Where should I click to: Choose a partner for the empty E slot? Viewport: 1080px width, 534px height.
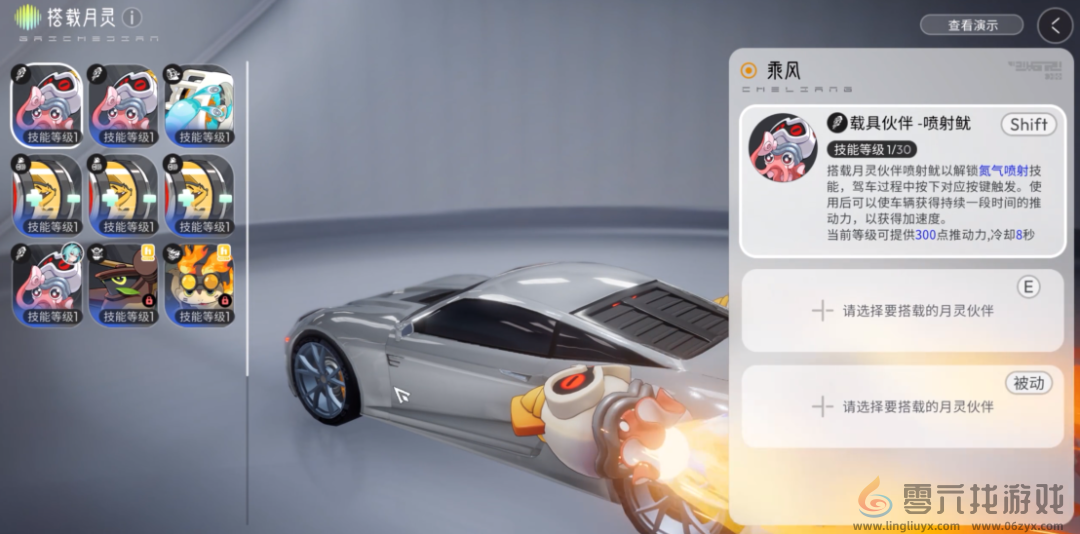coord(902,310)
